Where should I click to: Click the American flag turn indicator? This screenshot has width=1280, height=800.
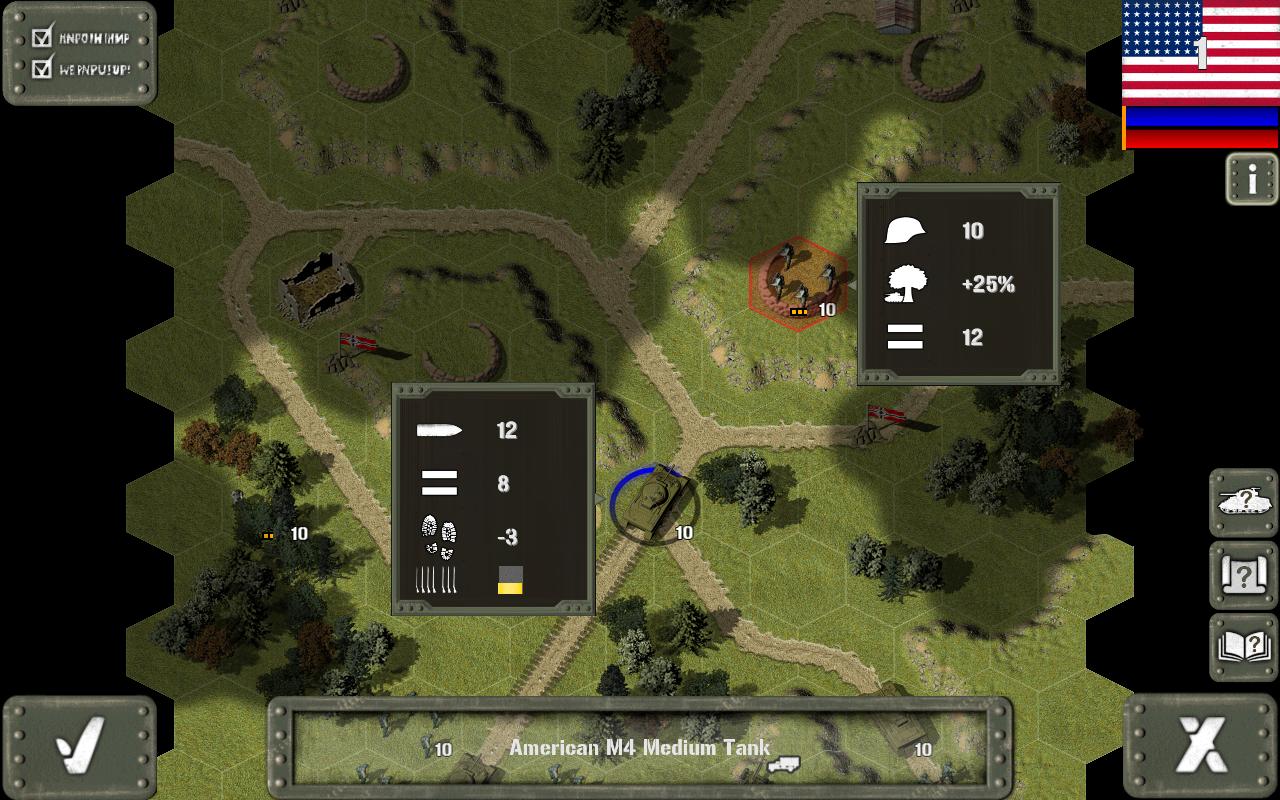(x=1200, y=52)
